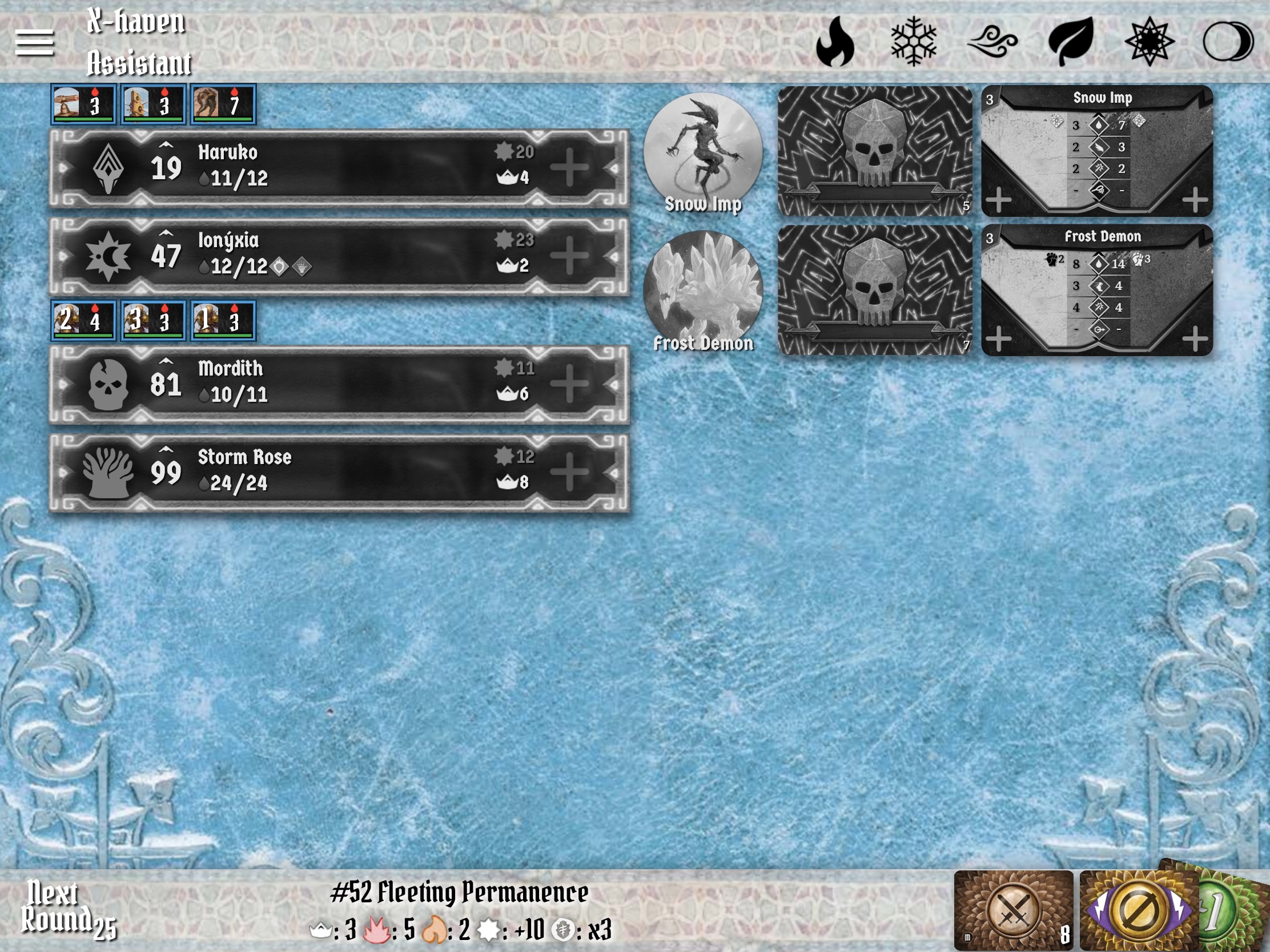The width and height of the screenshot is (1270, 952).
Task: Toggle the fire element icon
Action: click(835, 41)
